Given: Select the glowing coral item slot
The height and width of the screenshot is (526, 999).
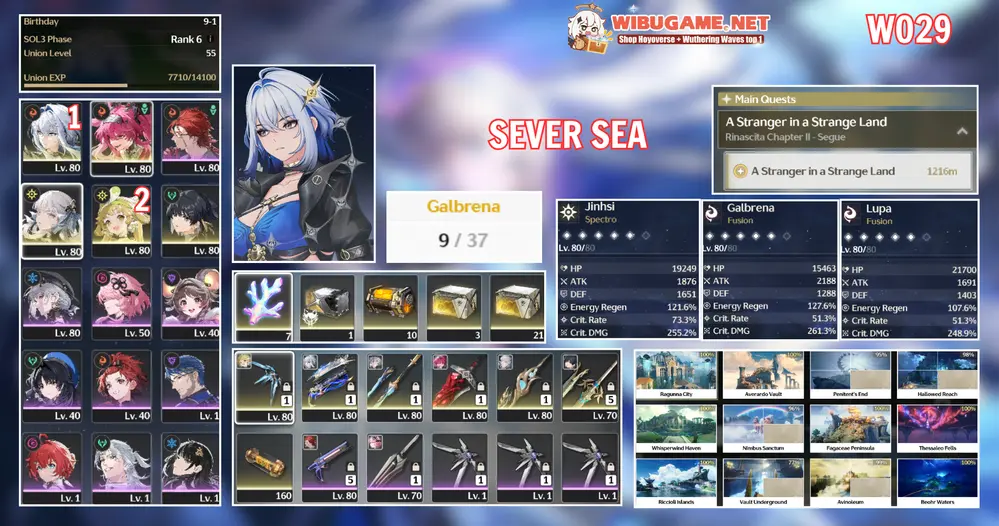Looking at the screenshot, I should point(264,307).
